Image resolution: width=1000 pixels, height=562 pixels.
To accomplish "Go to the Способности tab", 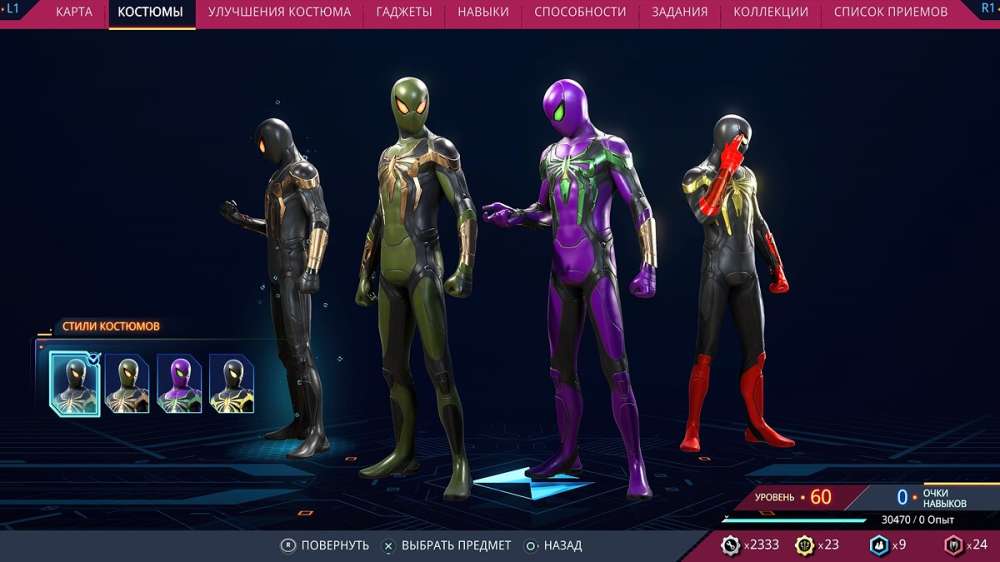I will pyautogui.click(x=580, y=12).
